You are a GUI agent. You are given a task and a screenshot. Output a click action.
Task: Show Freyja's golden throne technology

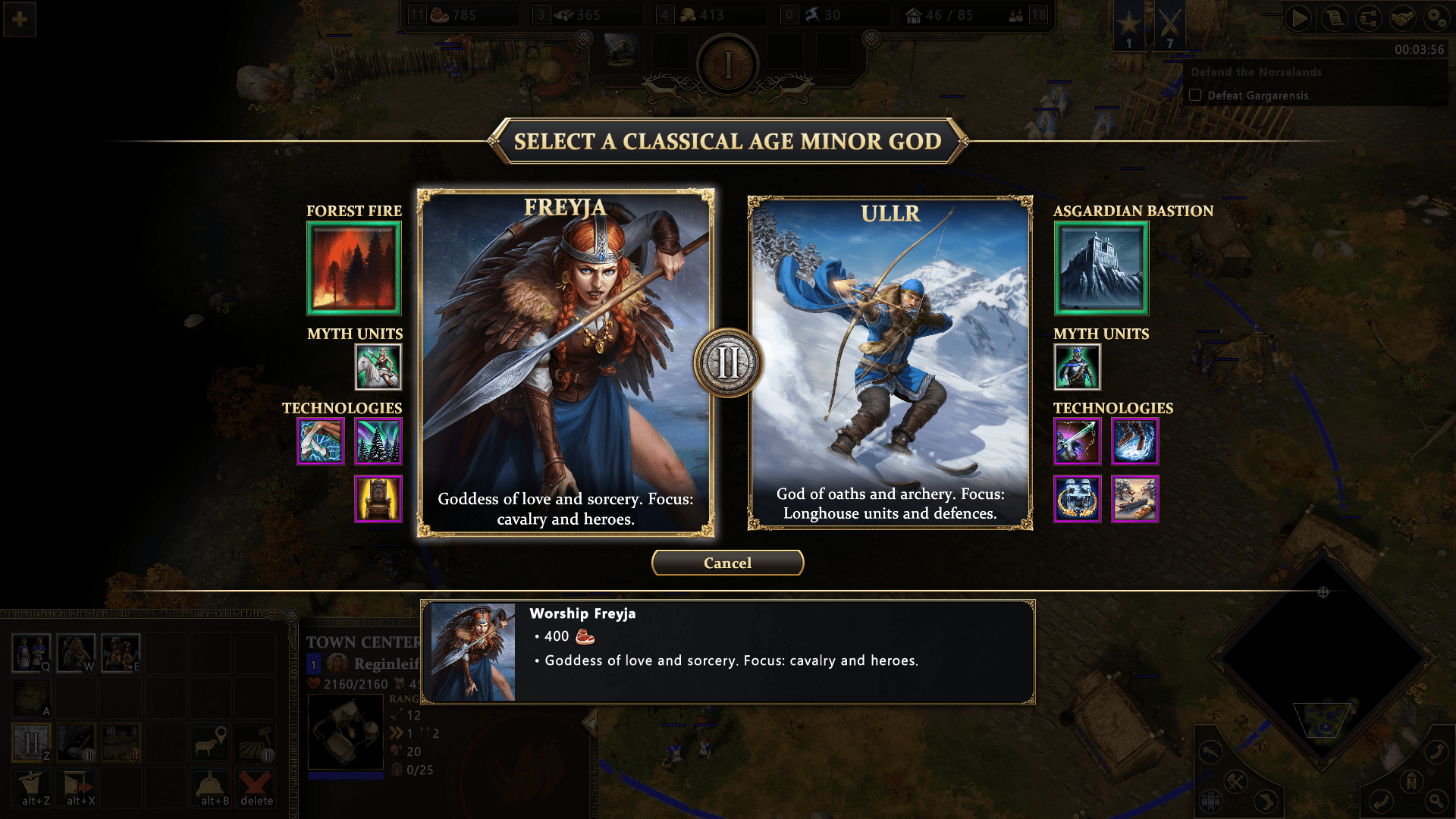coord(378,499)
